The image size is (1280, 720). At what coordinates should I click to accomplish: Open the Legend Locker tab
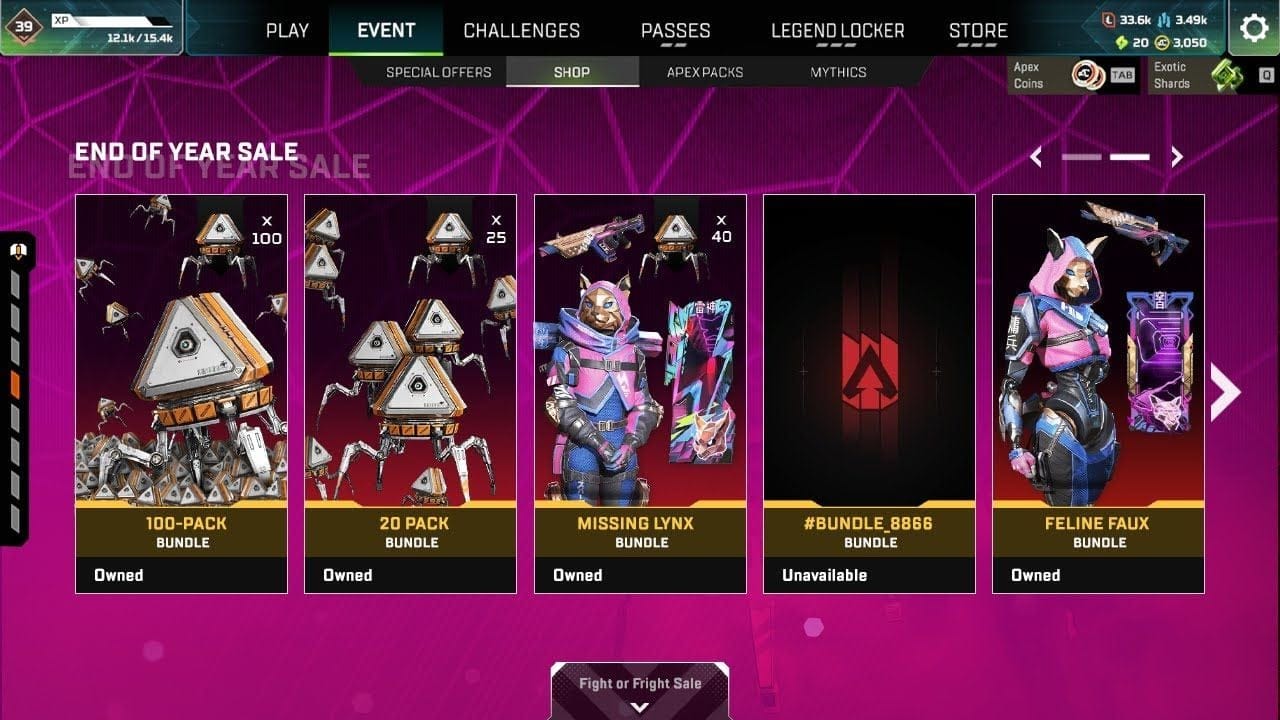(x=837, y=30)
